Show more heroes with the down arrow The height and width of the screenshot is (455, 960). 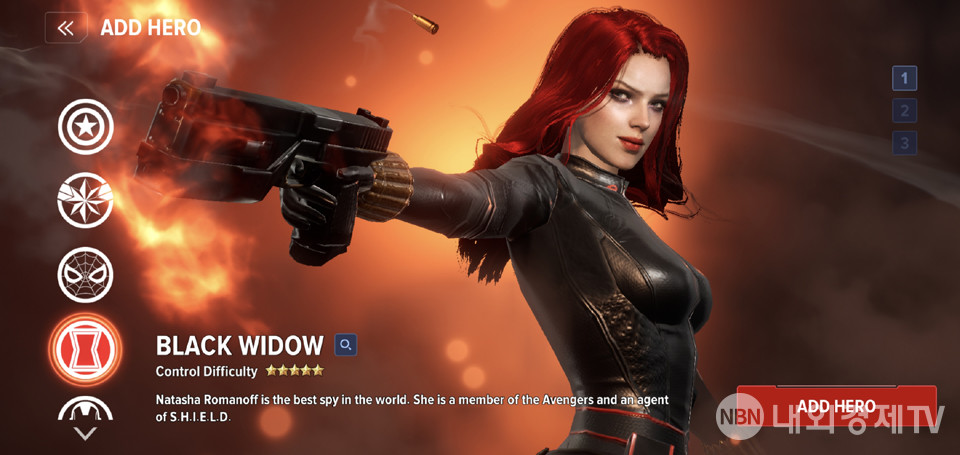(85, 433)
